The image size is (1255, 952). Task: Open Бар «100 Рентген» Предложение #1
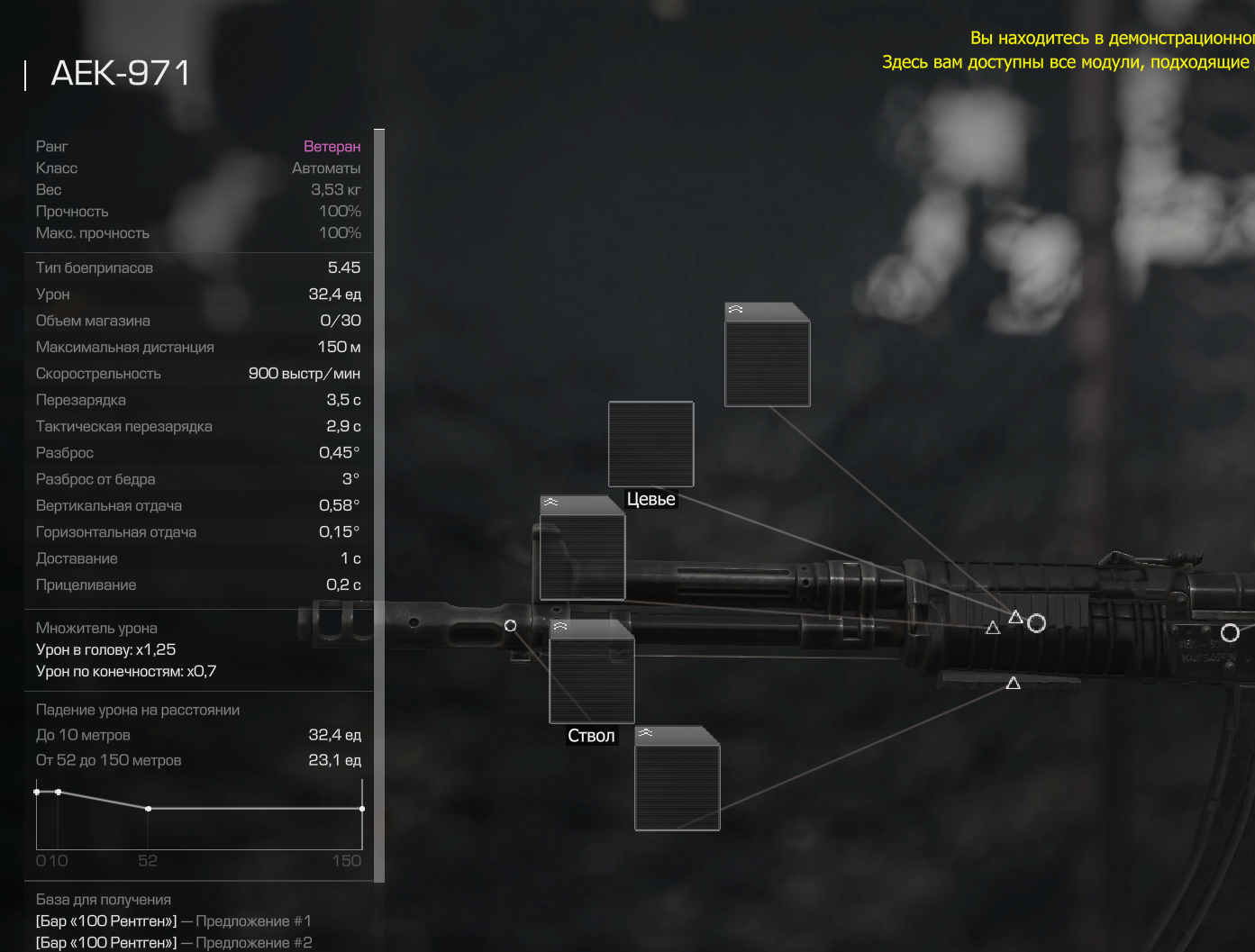173,921
